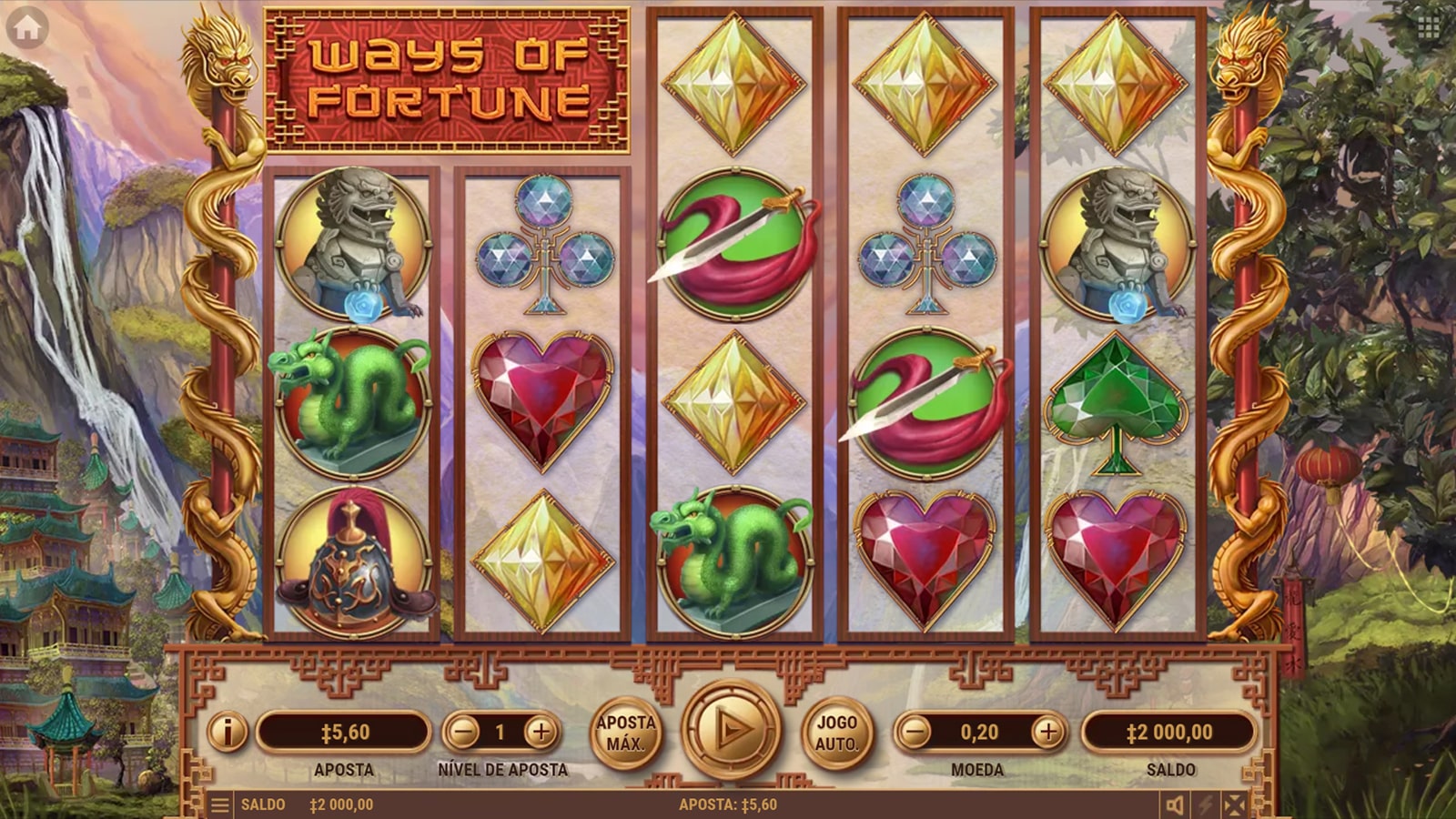Go to the home screen icon

[27, 28]
